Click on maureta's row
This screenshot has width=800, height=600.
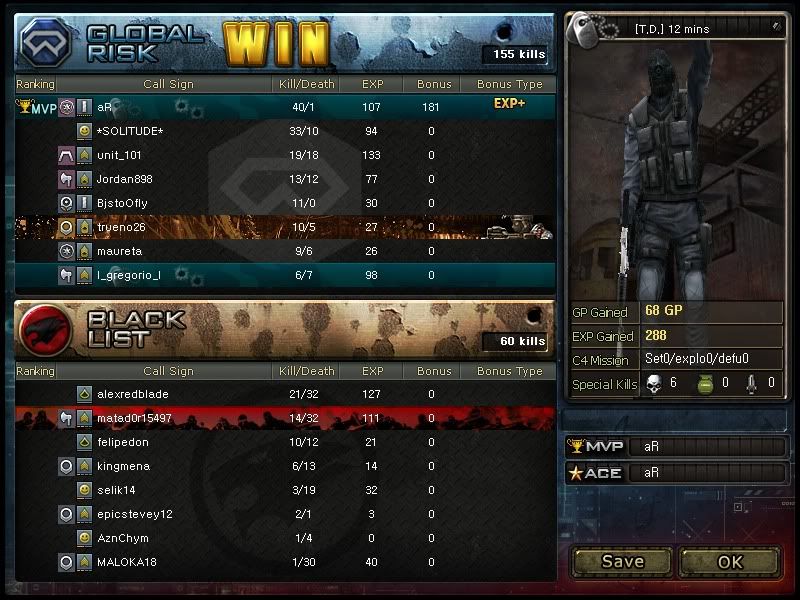tap(119, 251)
